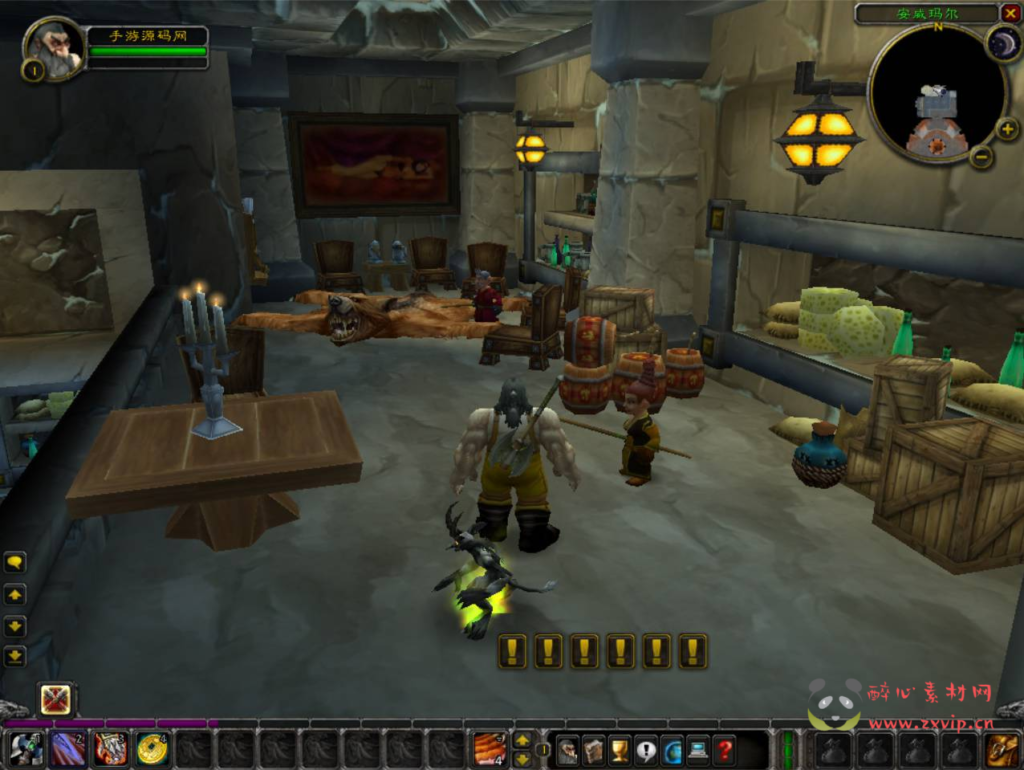This screenshot has width=1024, height=770.
Task: Activate the crossed-weapons stance button
Action: pyautogui.click(x=55, y=700)
